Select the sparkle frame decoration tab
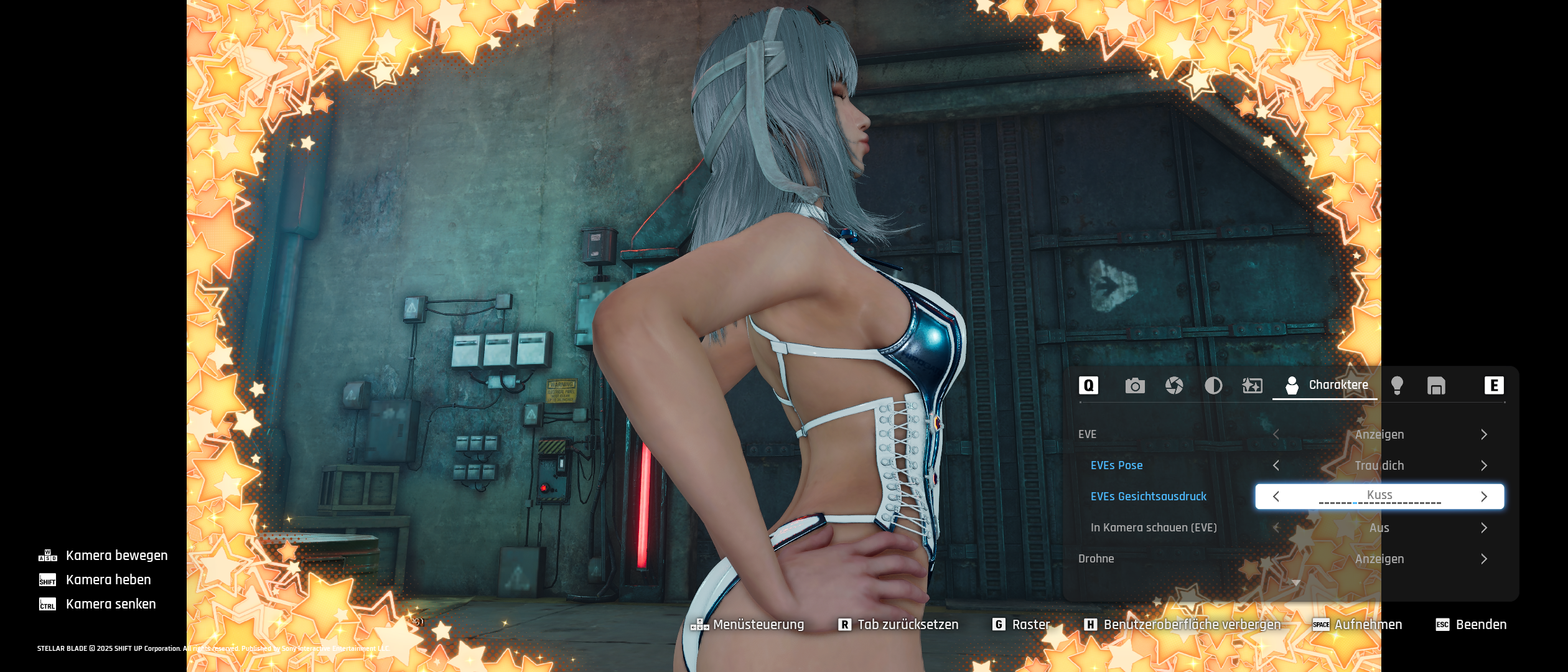The height and width of the screenshot is (672, 1568). pyautogui.click(x=1252, y=386)
